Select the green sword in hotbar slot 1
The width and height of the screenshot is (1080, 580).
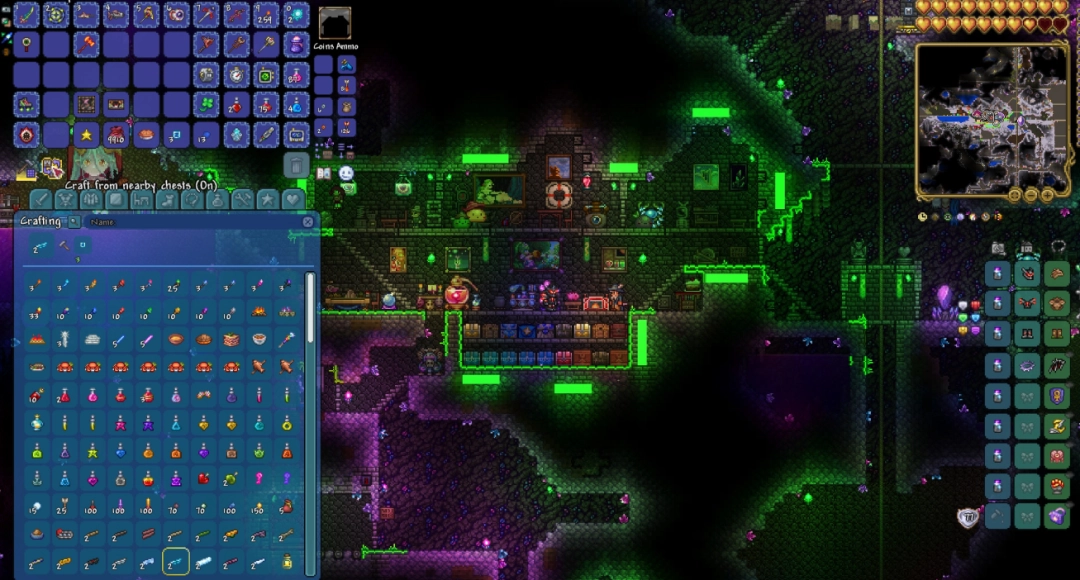[x=27, y=14]
